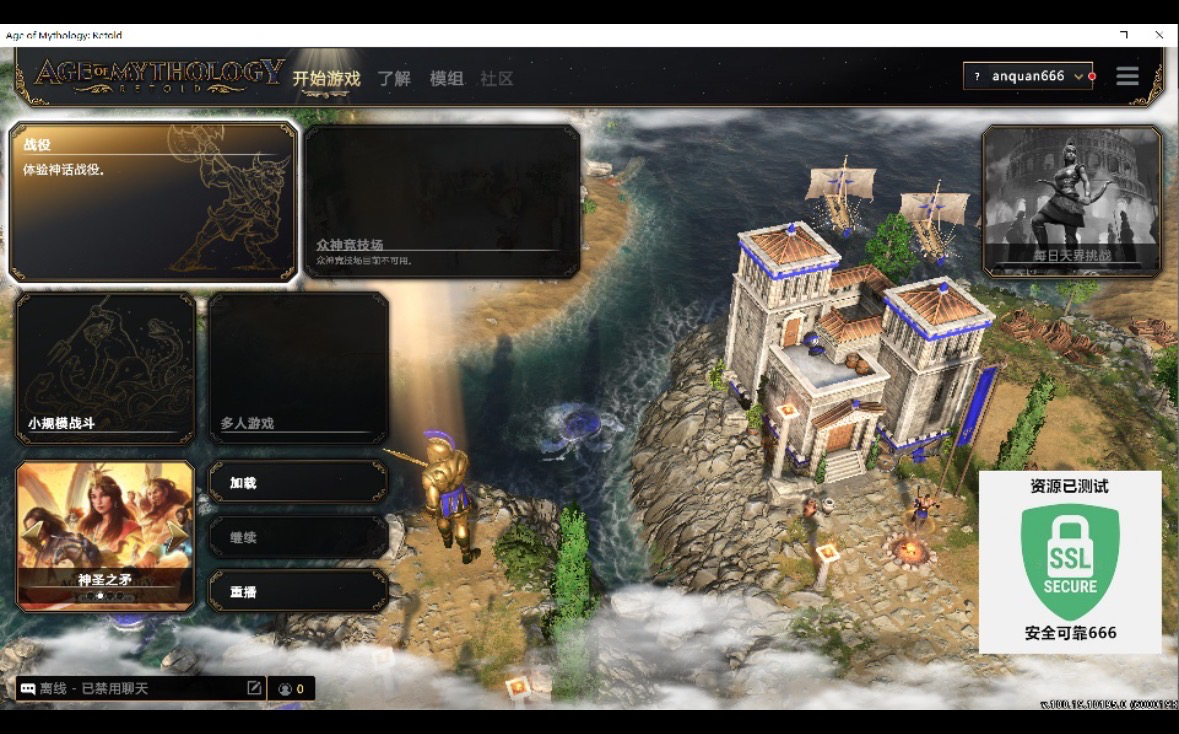Open the 每日天穹挑战 daily challenge tile
This screenshot has height=734, width=1179.
(1072, 201)
